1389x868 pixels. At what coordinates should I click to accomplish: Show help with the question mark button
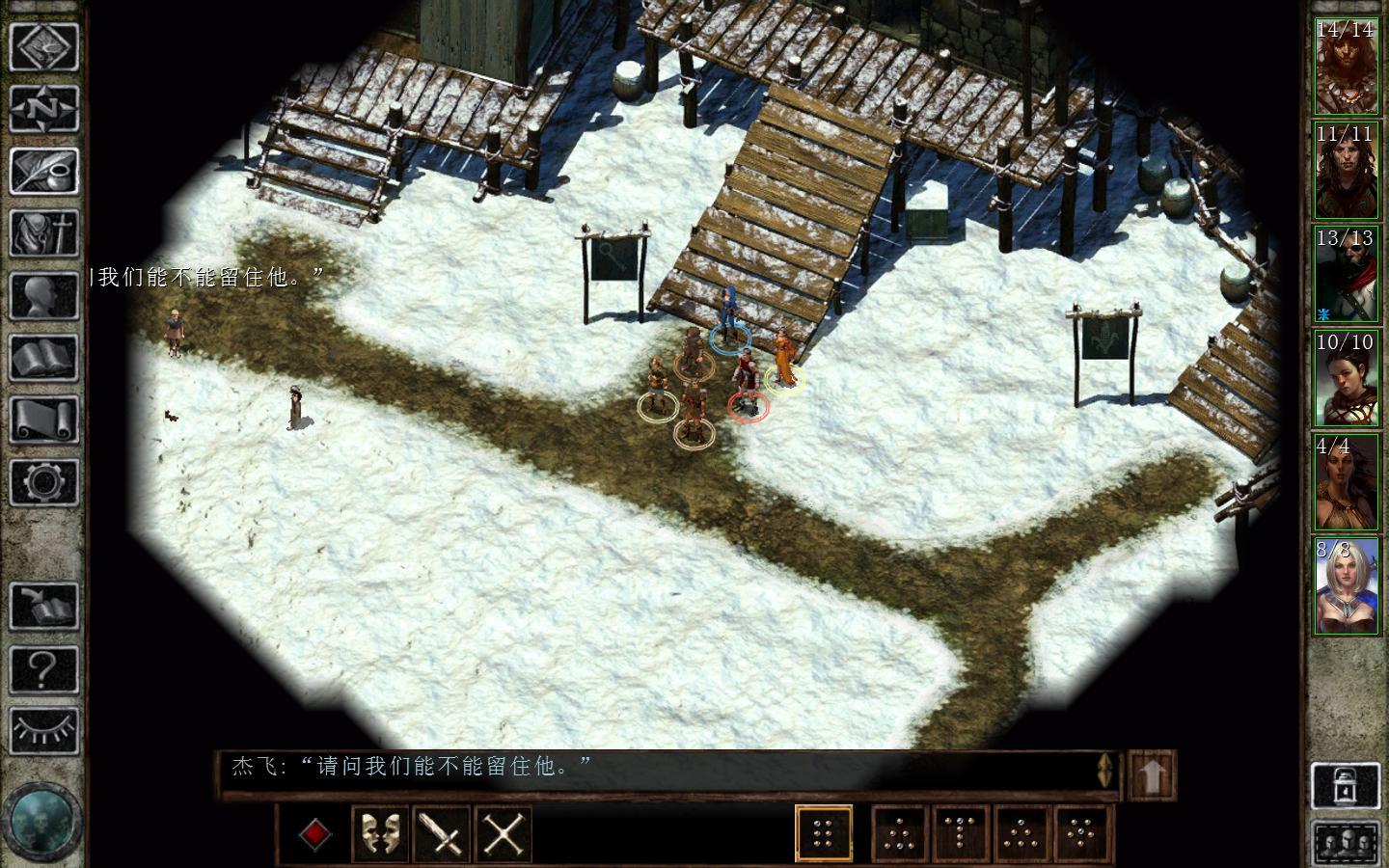43,667
